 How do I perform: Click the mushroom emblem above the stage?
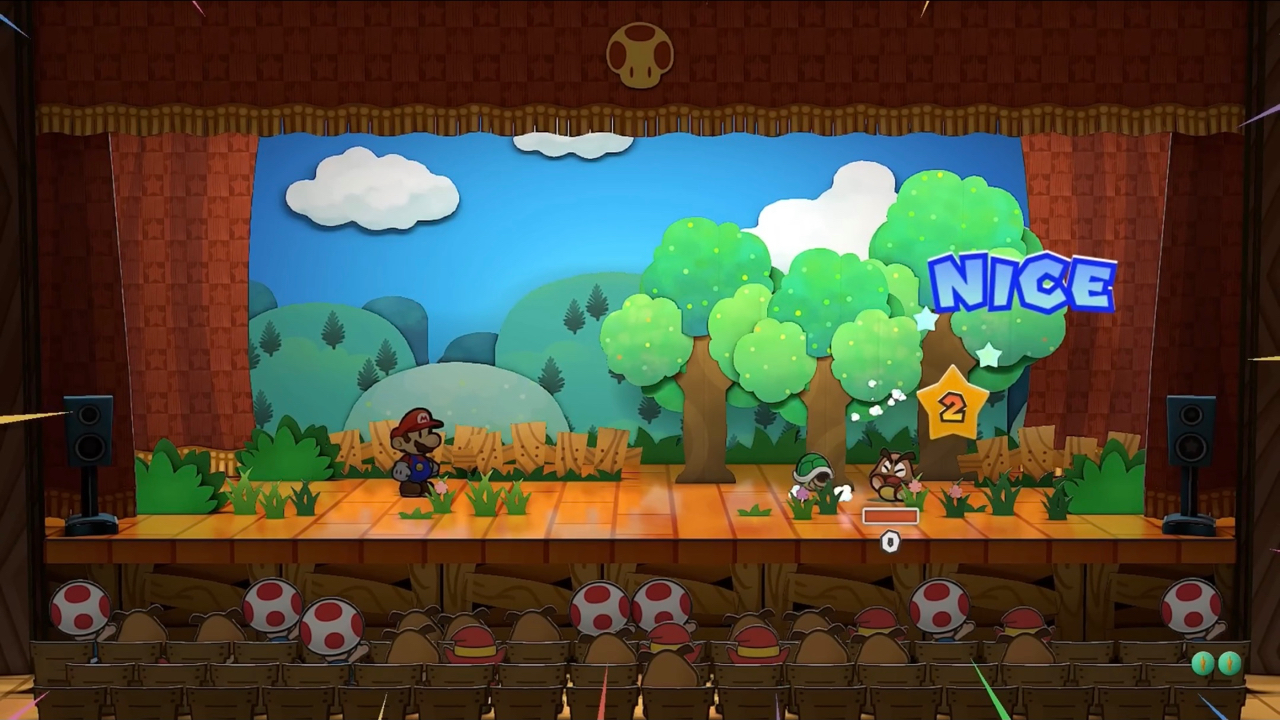(640, 55)
